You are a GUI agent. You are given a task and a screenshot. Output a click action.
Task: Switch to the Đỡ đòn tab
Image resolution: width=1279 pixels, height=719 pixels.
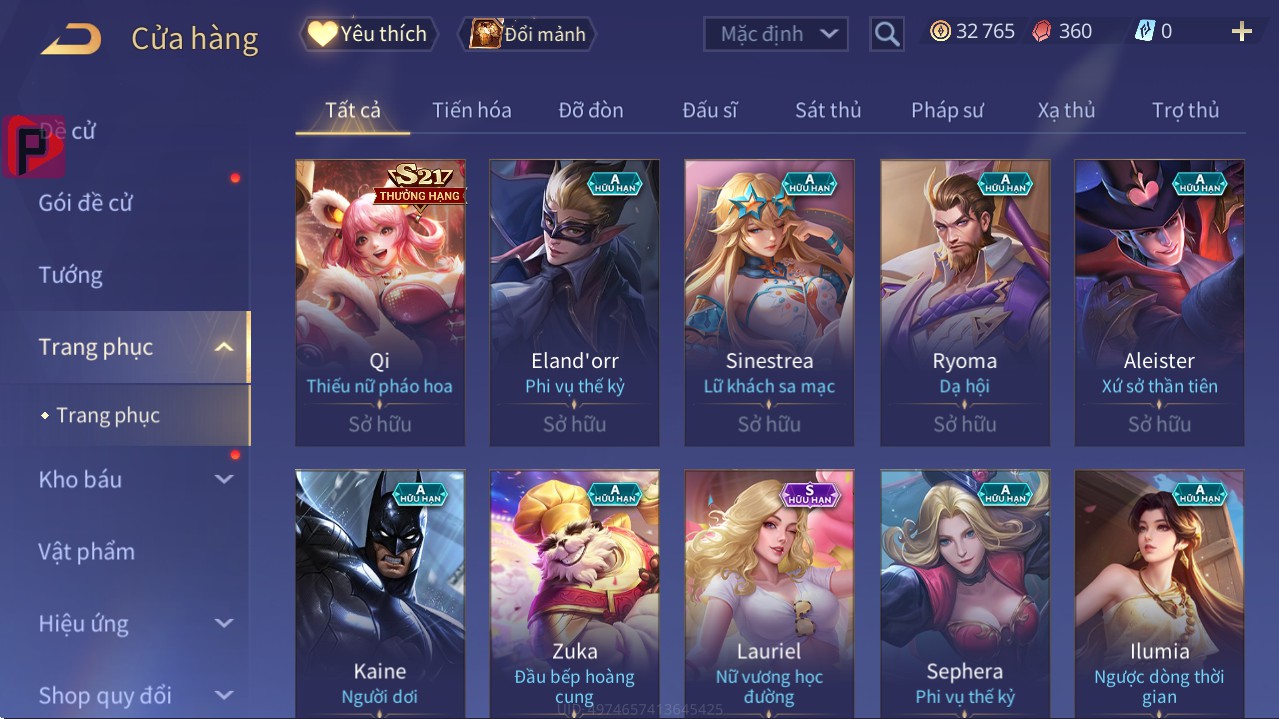pyautogui.click(x=590, y=110)
